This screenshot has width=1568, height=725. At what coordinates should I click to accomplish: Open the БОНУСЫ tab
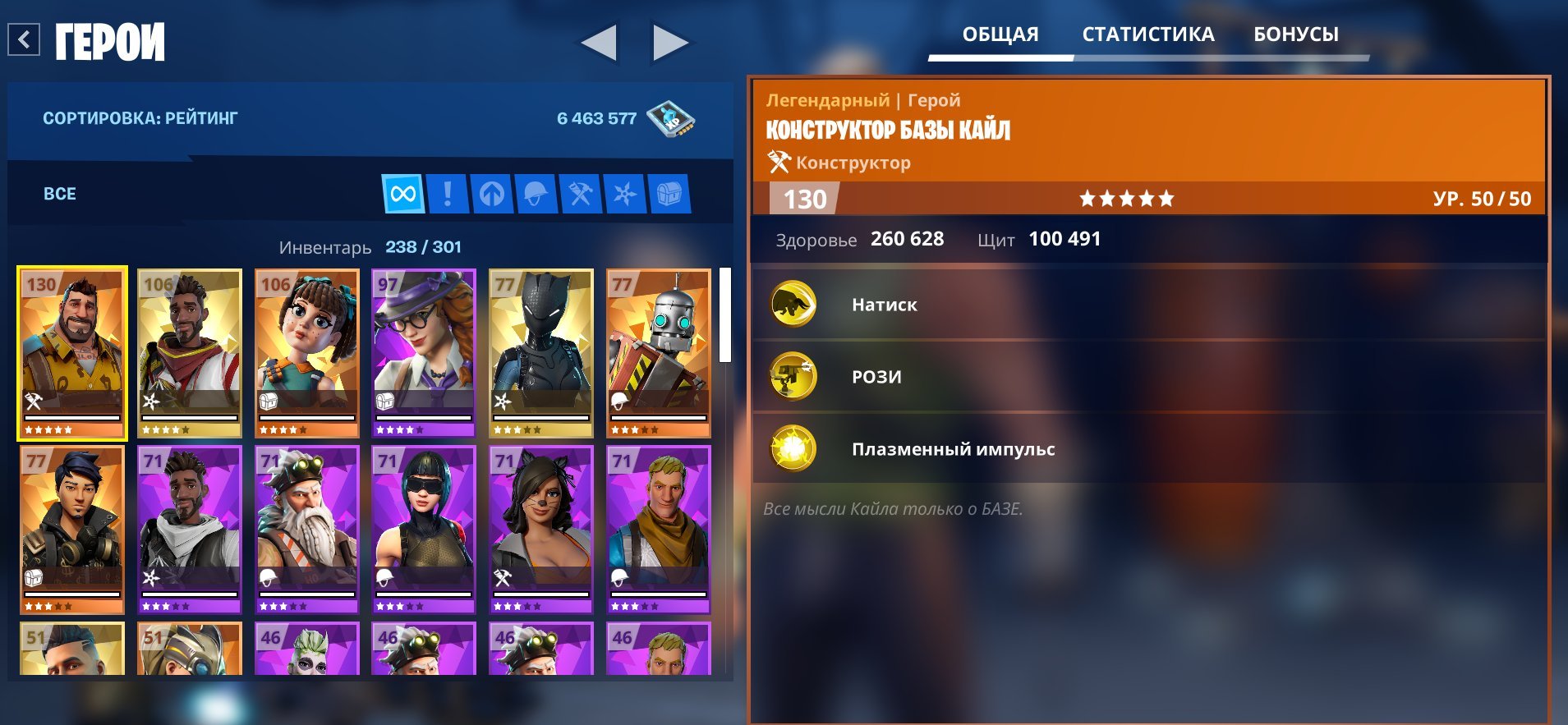coord(1296,34)
